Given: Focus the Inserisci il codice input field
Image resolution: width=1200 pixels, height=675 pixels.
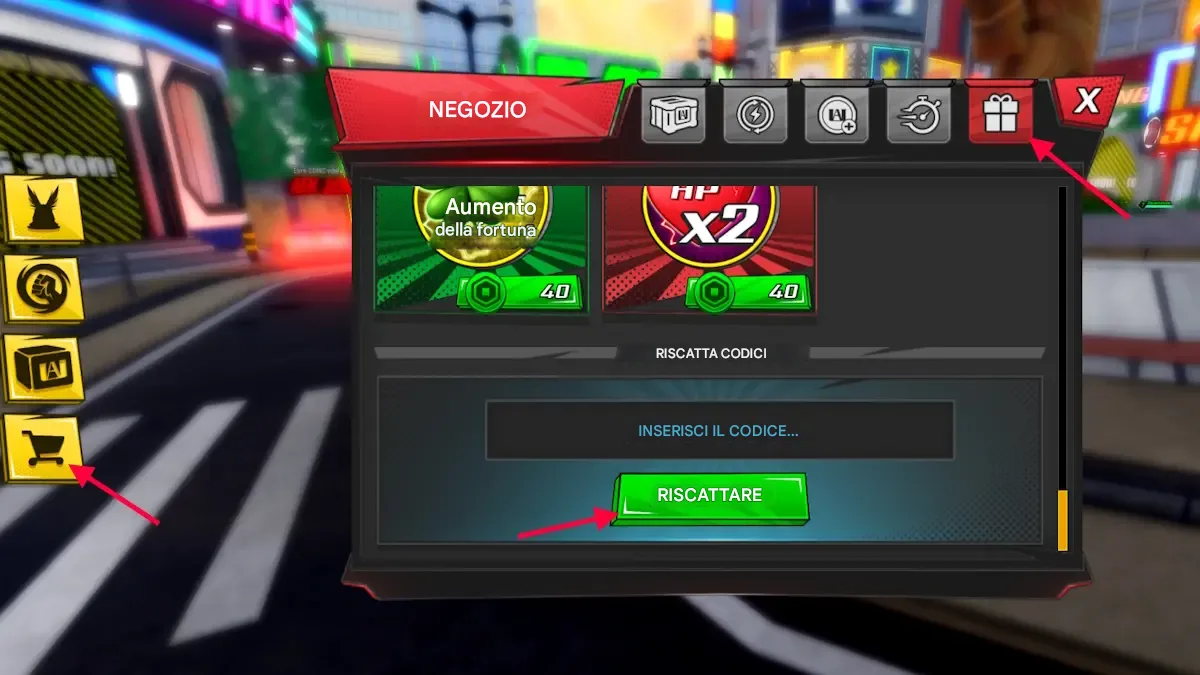Looking at the screenshot, I should (719, 431).
